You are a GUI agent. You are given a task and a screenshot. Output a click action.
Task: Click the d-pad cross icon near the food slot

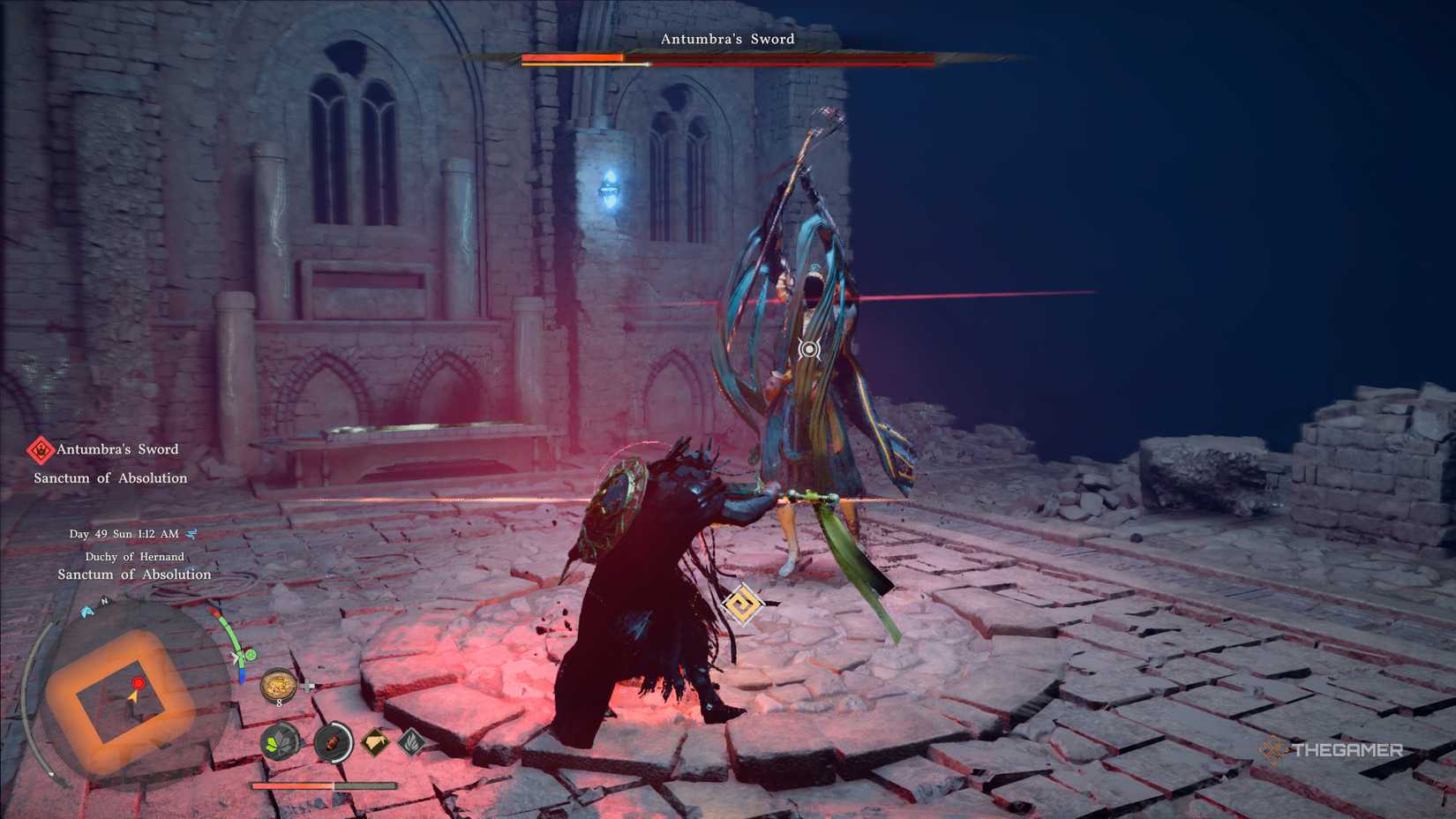click(307, 685)
